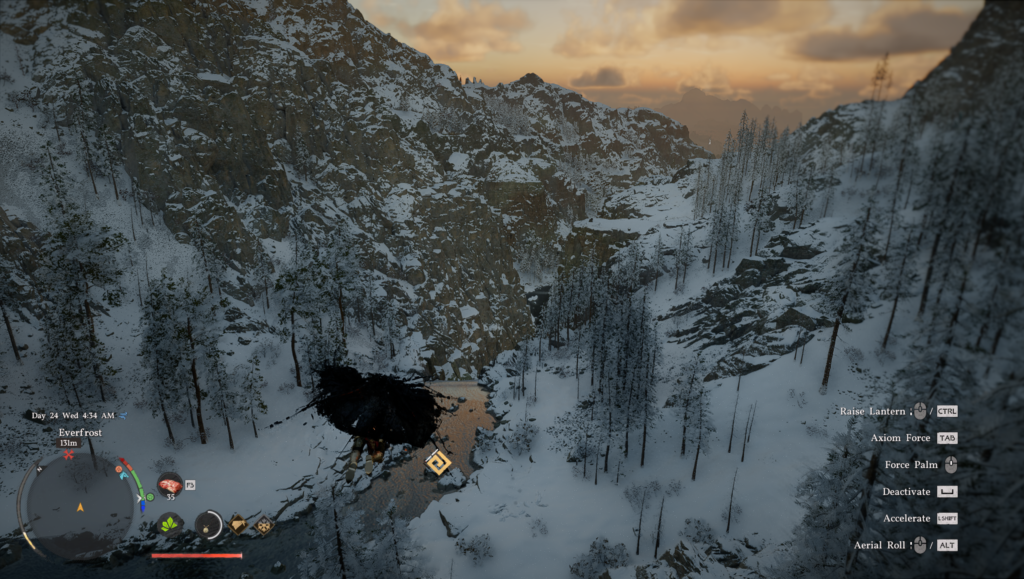Image resolution: width=1024 pixels, height=579 pixels.
Task: Open the circular minimap
Action: pos(79,504)
